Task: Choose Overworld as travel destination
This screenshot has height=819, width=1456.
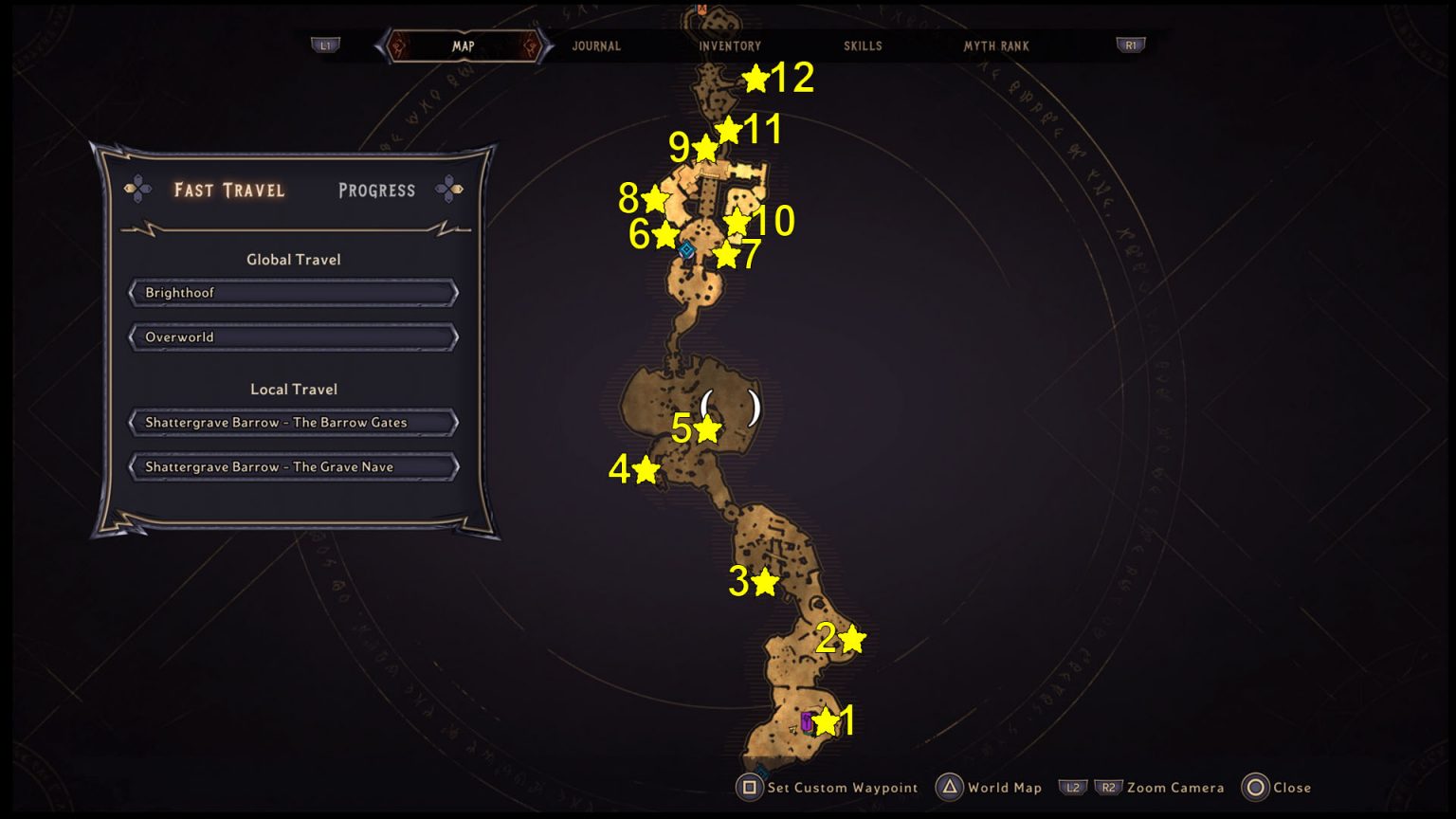Action: [x=294, y=337]
